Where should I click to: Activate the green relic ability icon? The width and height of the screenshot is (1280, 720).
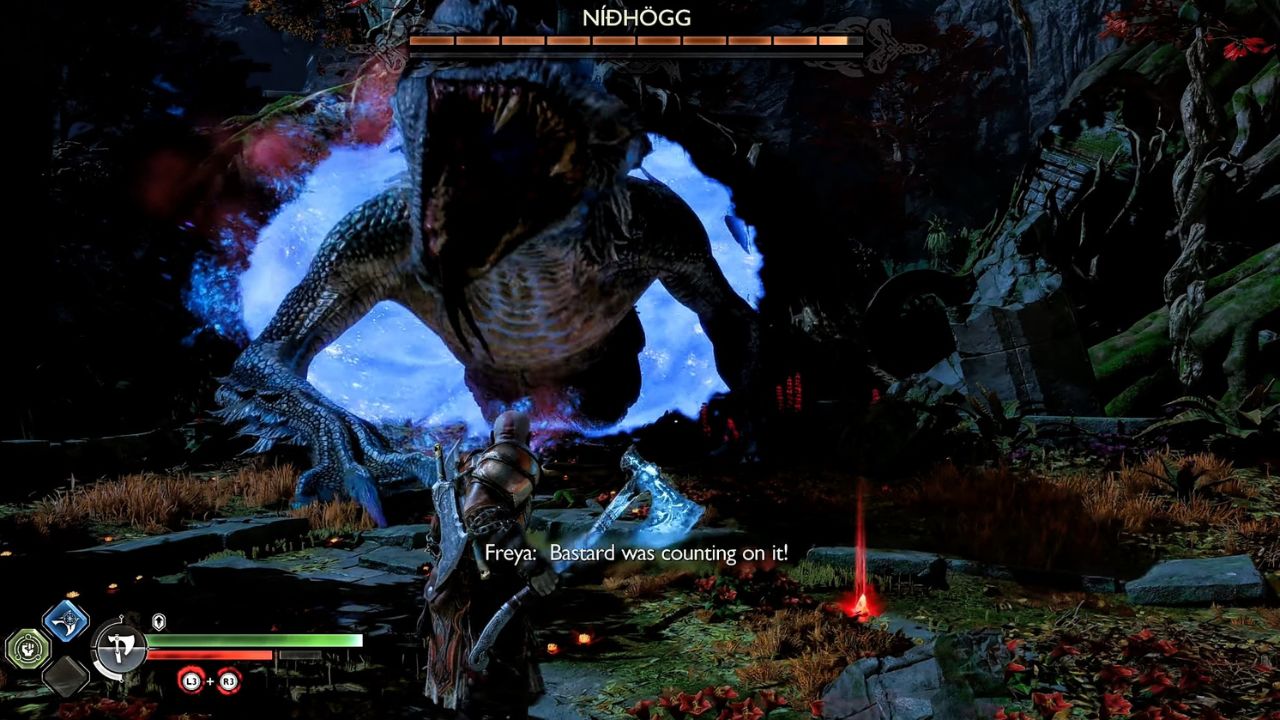pyautogui.click(x=26, y=648)
